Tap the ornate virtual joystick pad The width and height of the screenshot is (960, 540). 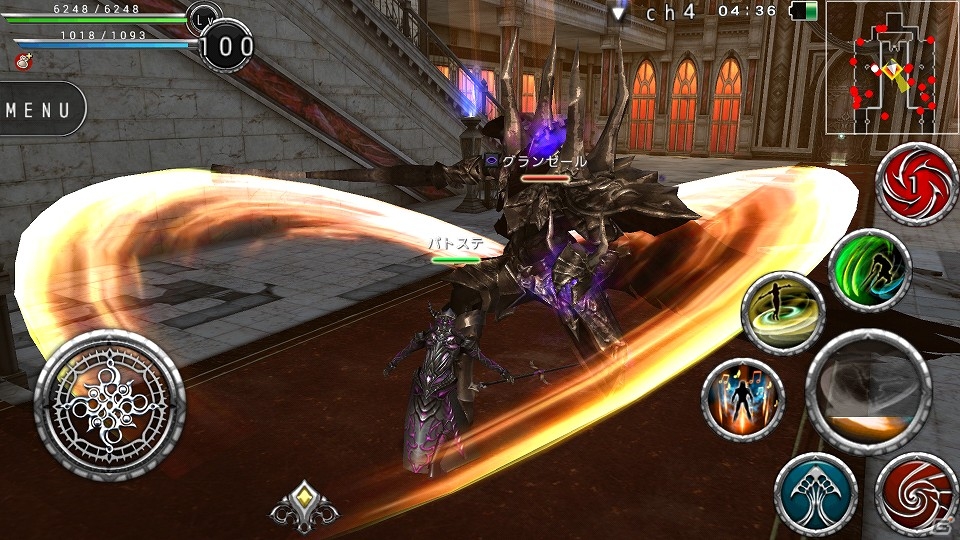tap(109, 405)
